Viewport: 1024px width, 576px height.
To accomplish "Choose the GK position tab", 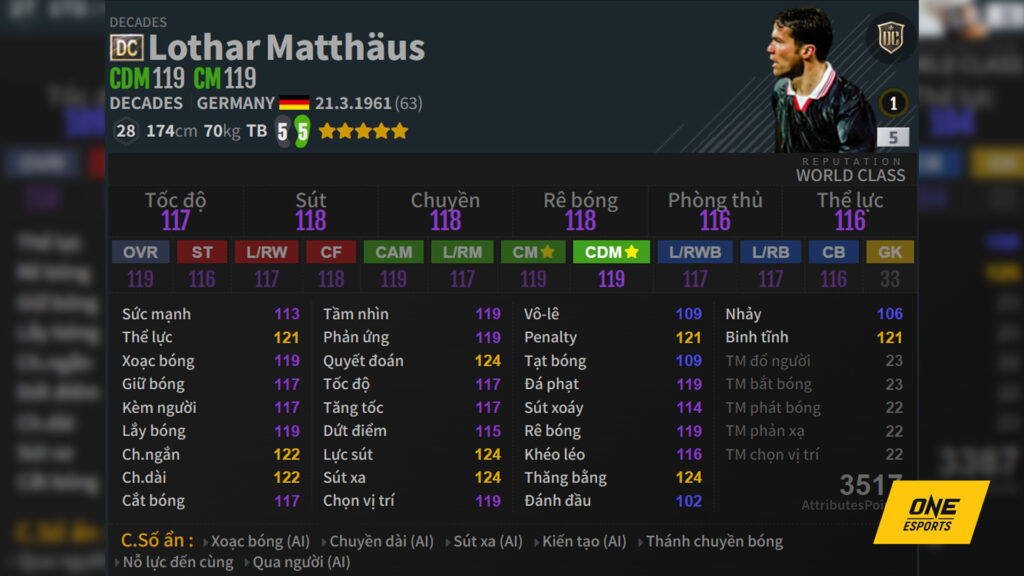I will pos(890,253).
